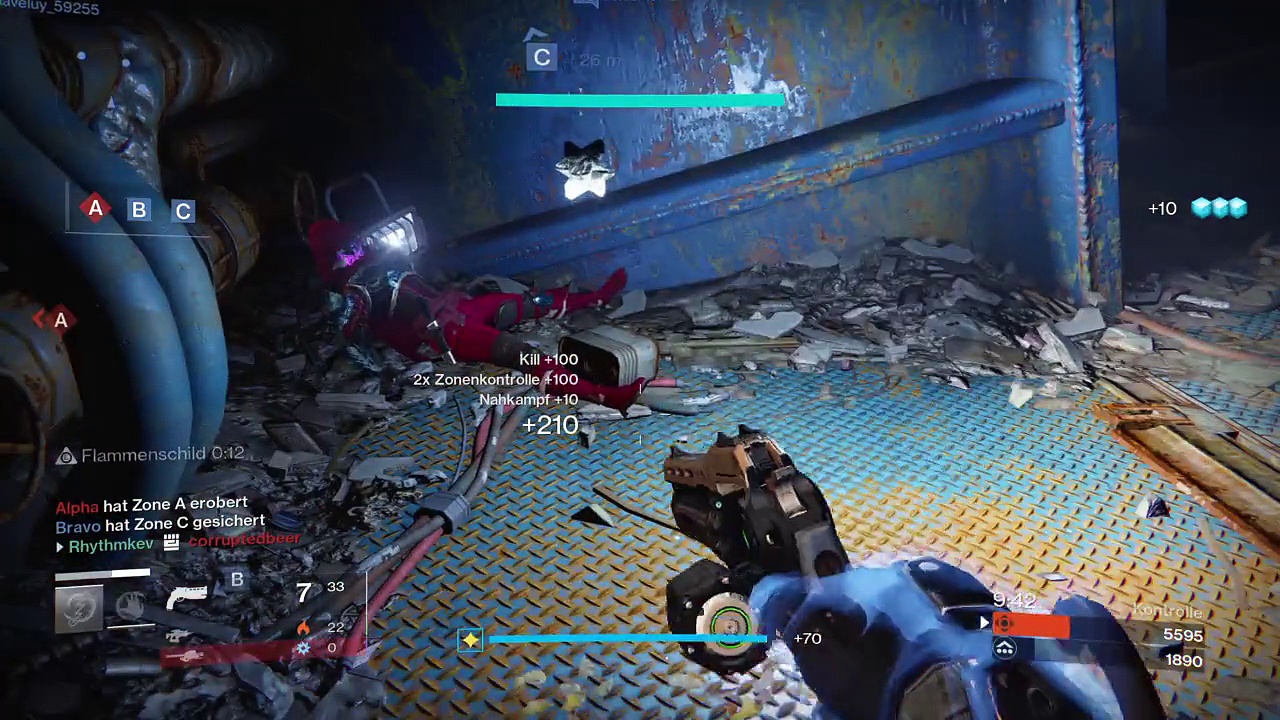Image resolution: width=1280 pixels, height=720 pixels.
Task: Select the off-screen Zone A direction marker
Action: [x=60, y=320]
